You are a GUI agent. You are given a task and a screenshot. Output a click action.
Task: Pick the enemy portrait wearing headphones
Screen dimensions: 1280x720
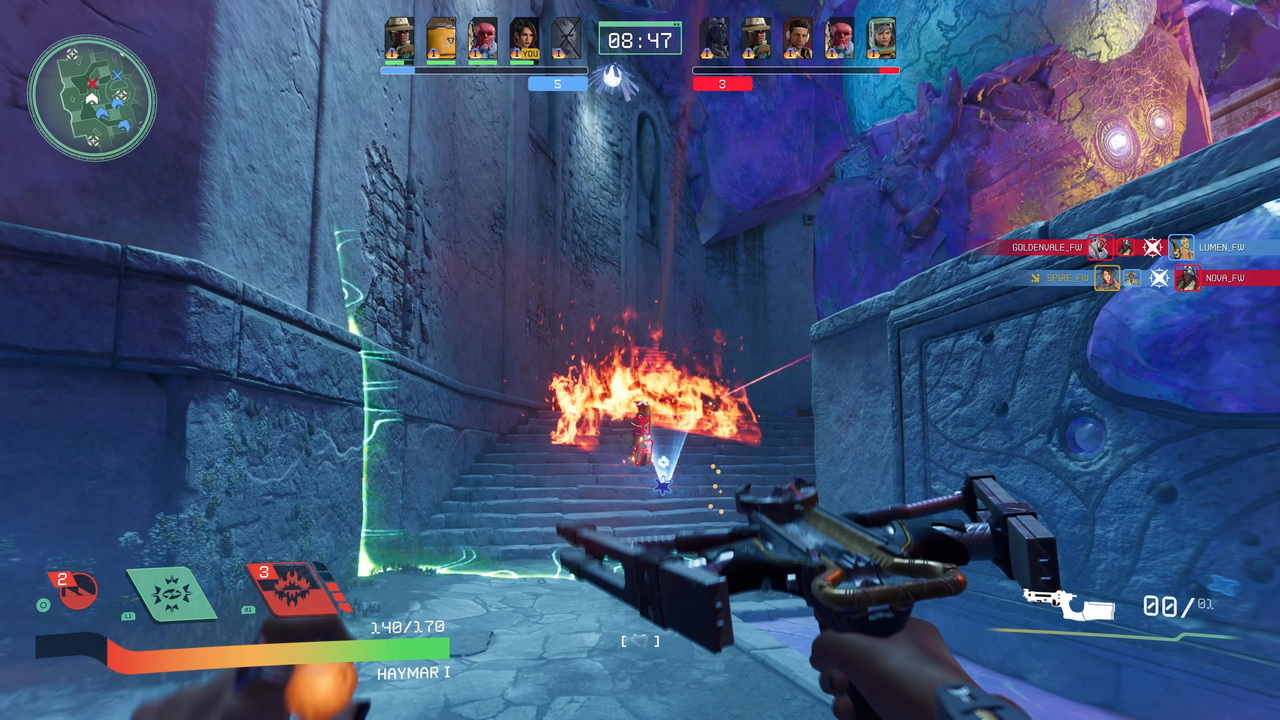(797, 39)
